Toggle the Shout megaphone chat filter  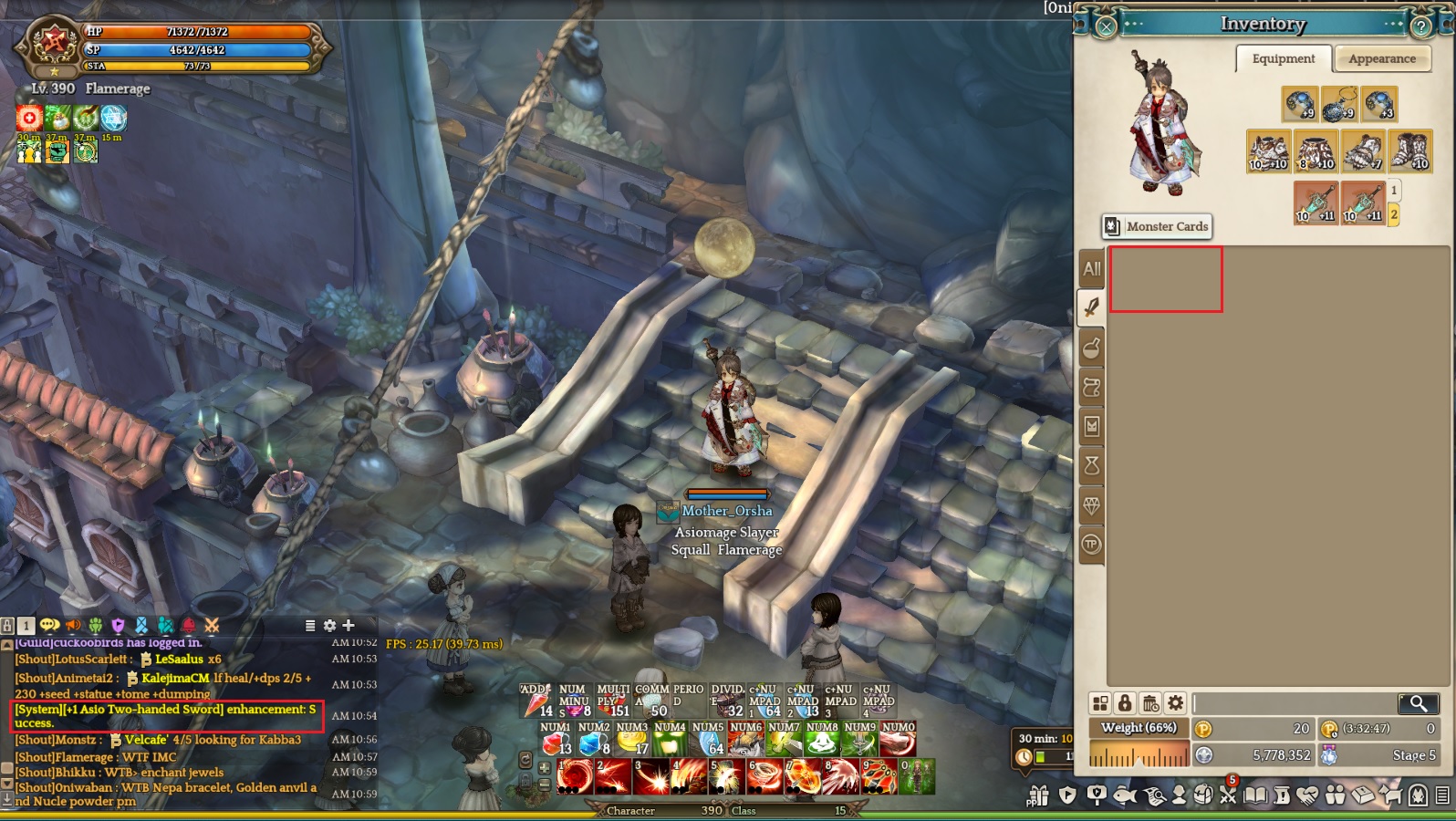[x=73, y=625]
